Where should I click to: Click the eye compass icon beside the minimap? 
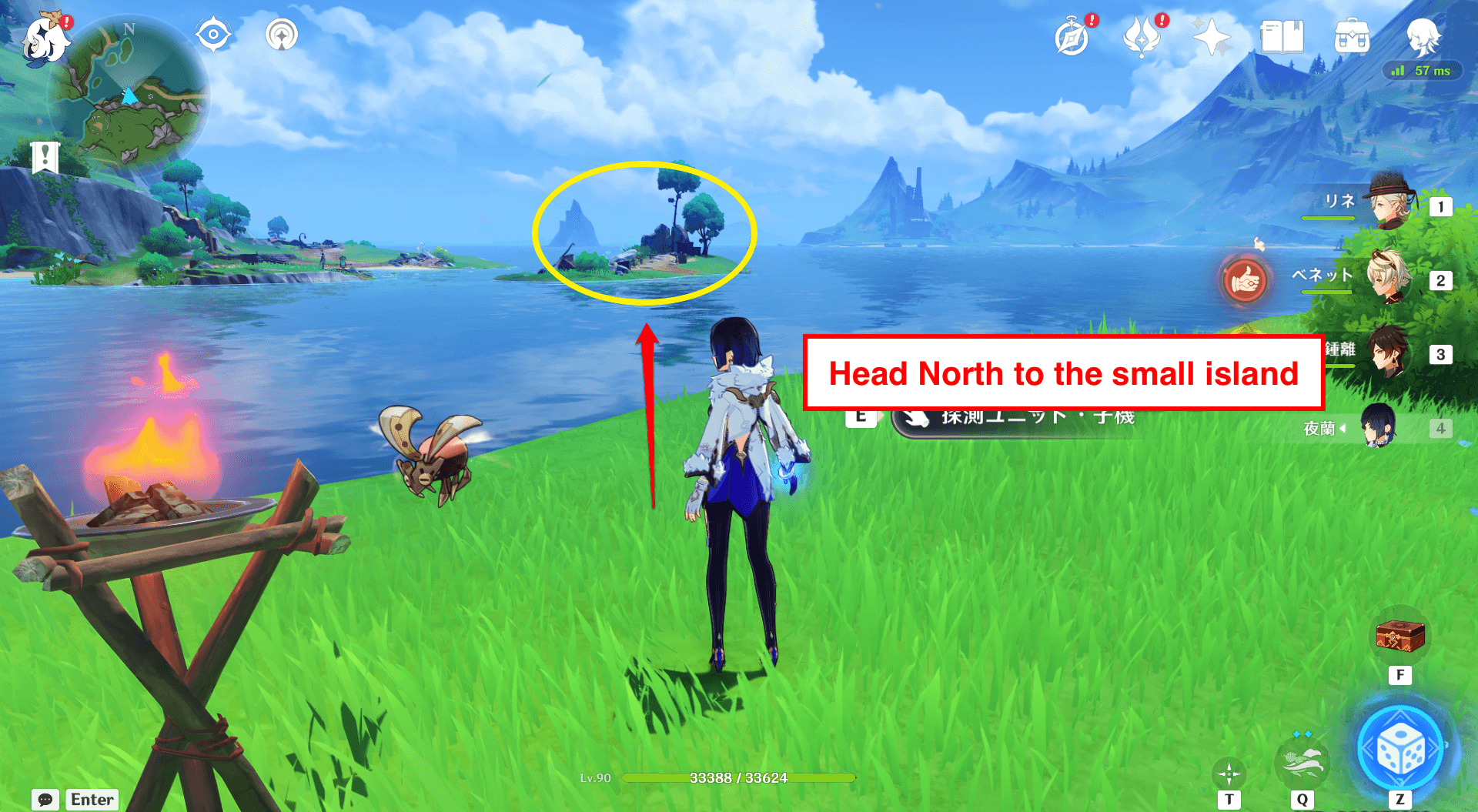pos(213,34)
